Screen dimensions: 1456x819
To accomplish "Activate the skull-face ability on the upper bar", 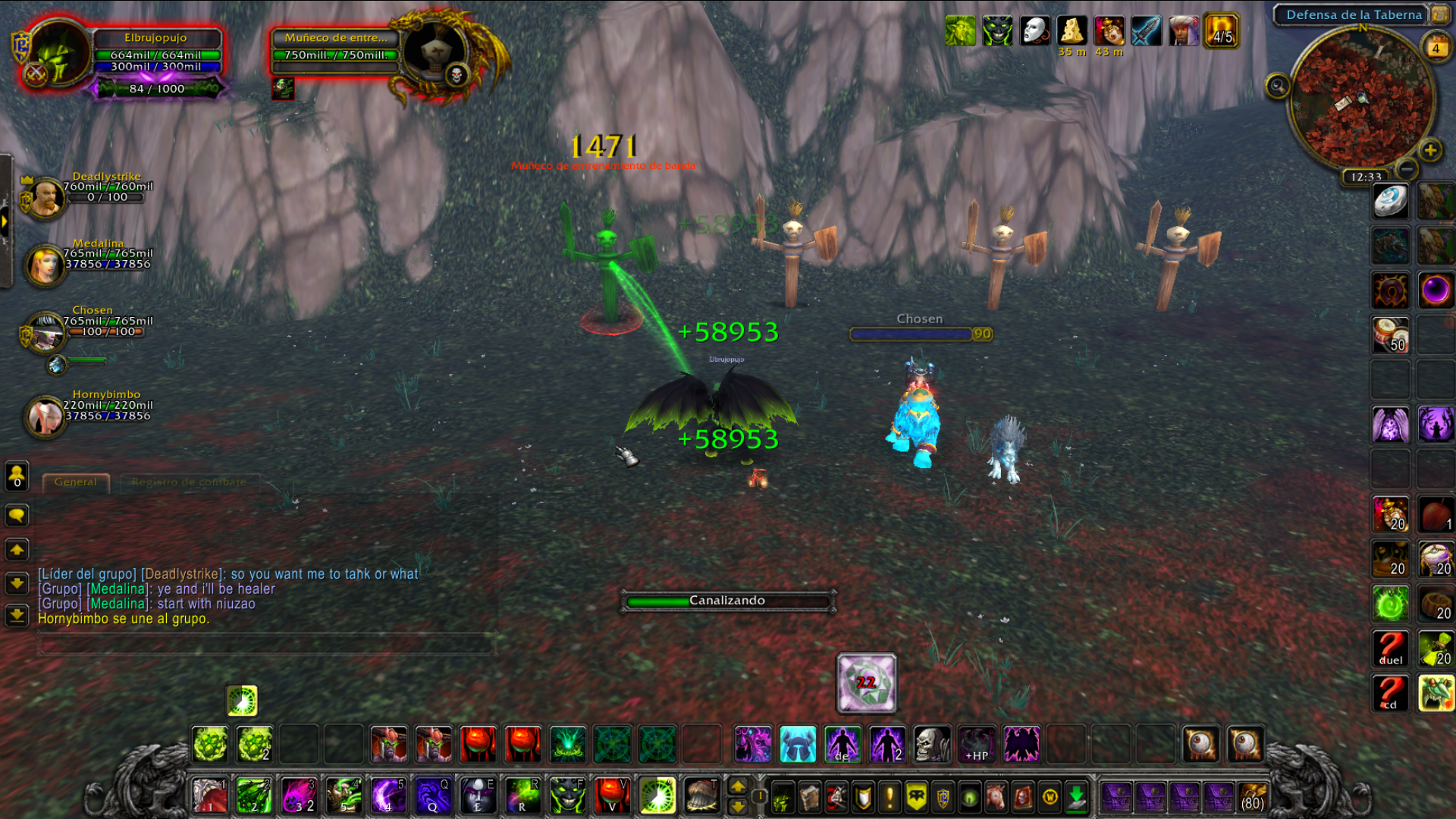I will pos(932,744).
